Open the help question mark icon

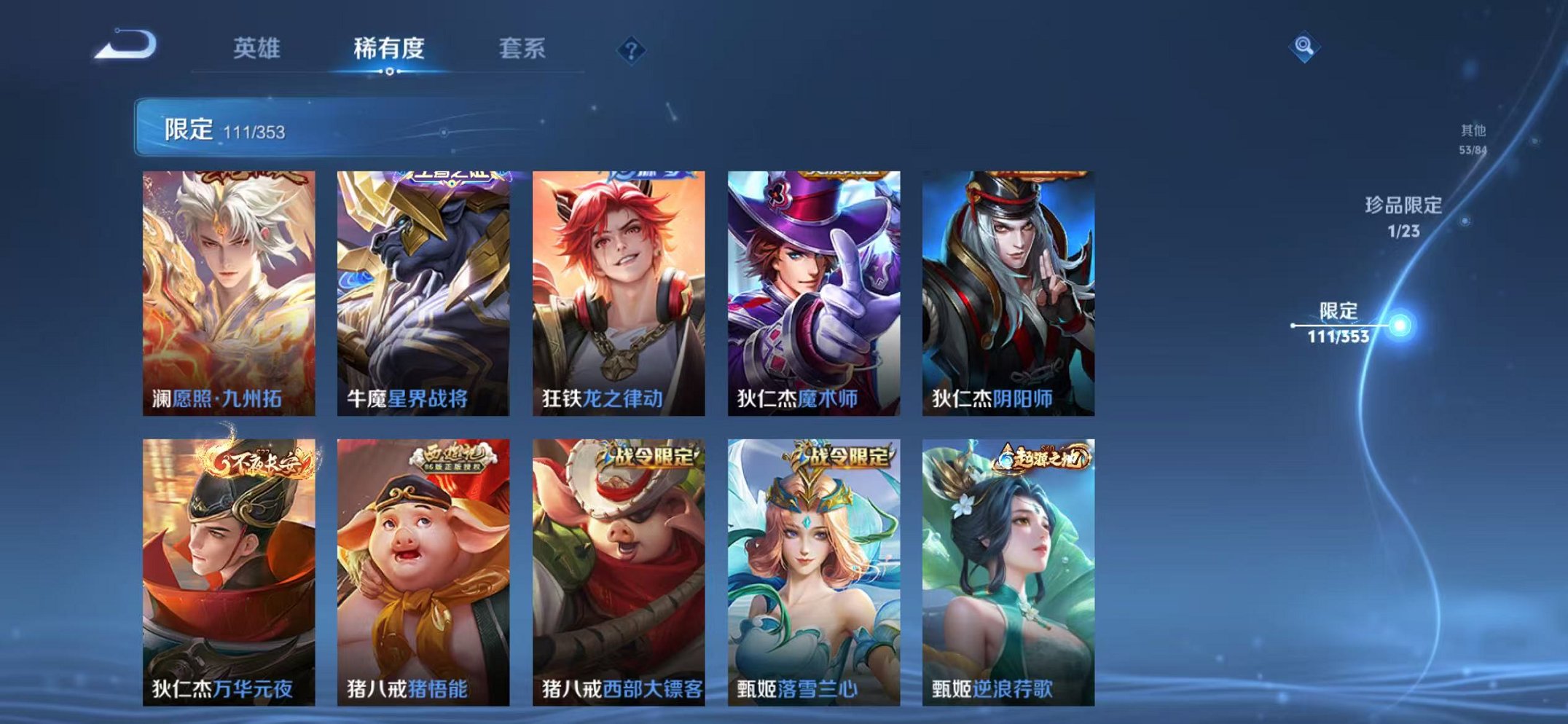pos(631,50)
